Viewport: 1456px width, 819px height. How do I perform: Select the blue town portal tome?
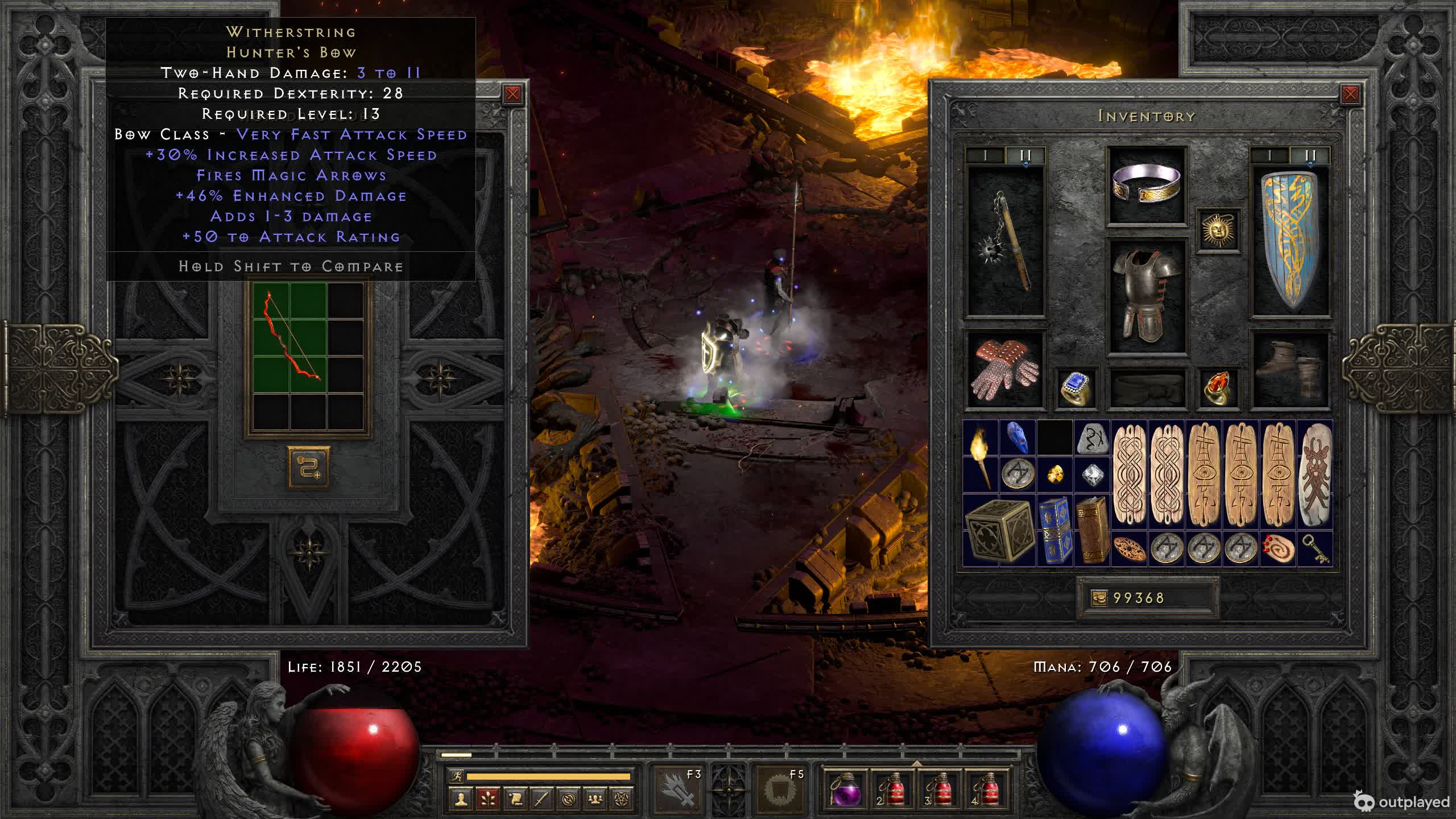[x=1055, y=530]
